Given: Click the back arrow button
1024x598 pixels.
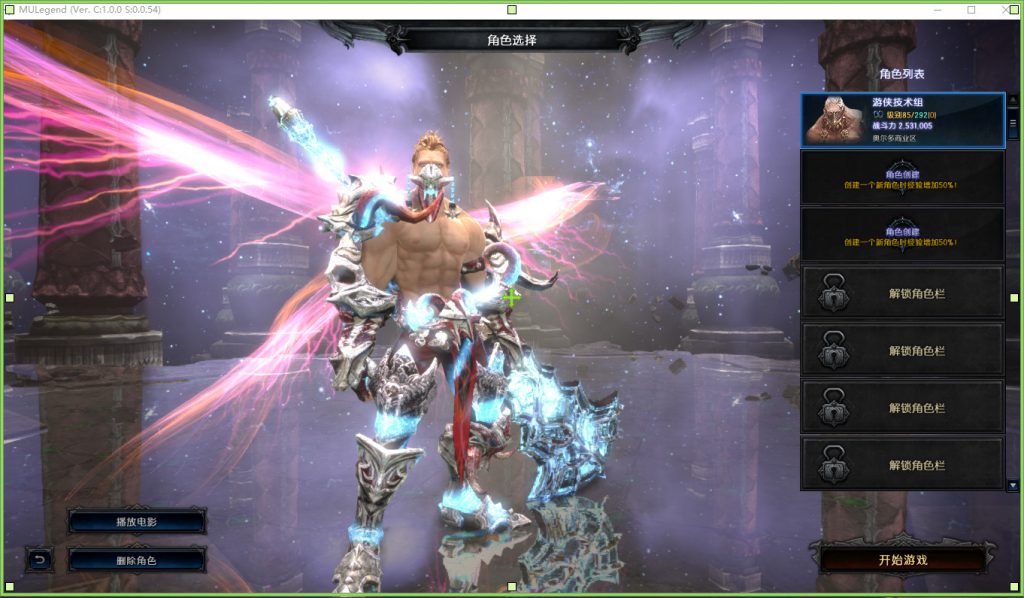Looking at the screenshot, I should (x=39, y=560).
